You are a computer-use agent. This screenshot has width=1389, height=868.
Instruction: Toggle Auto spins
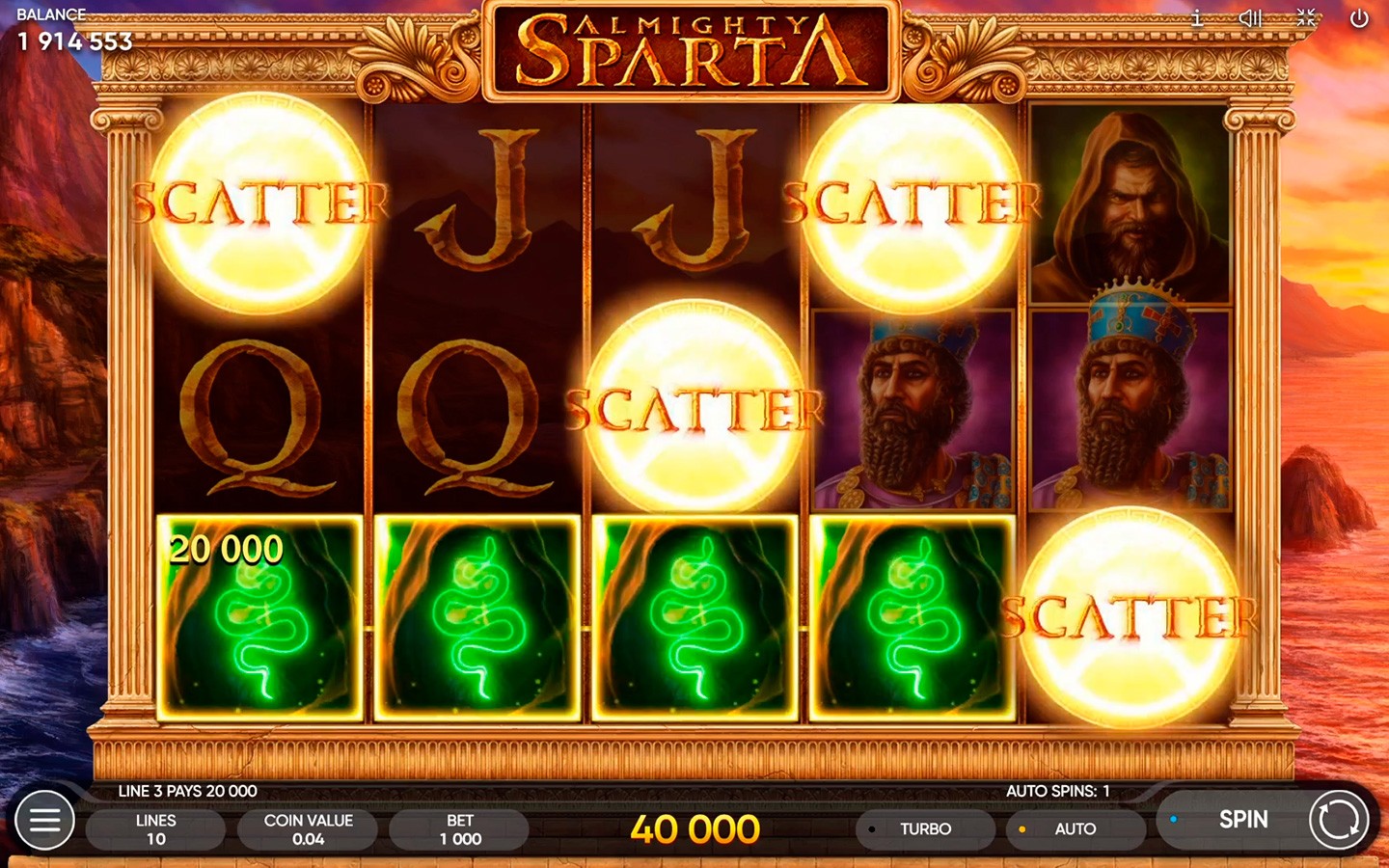click(x=1075, y=829)
